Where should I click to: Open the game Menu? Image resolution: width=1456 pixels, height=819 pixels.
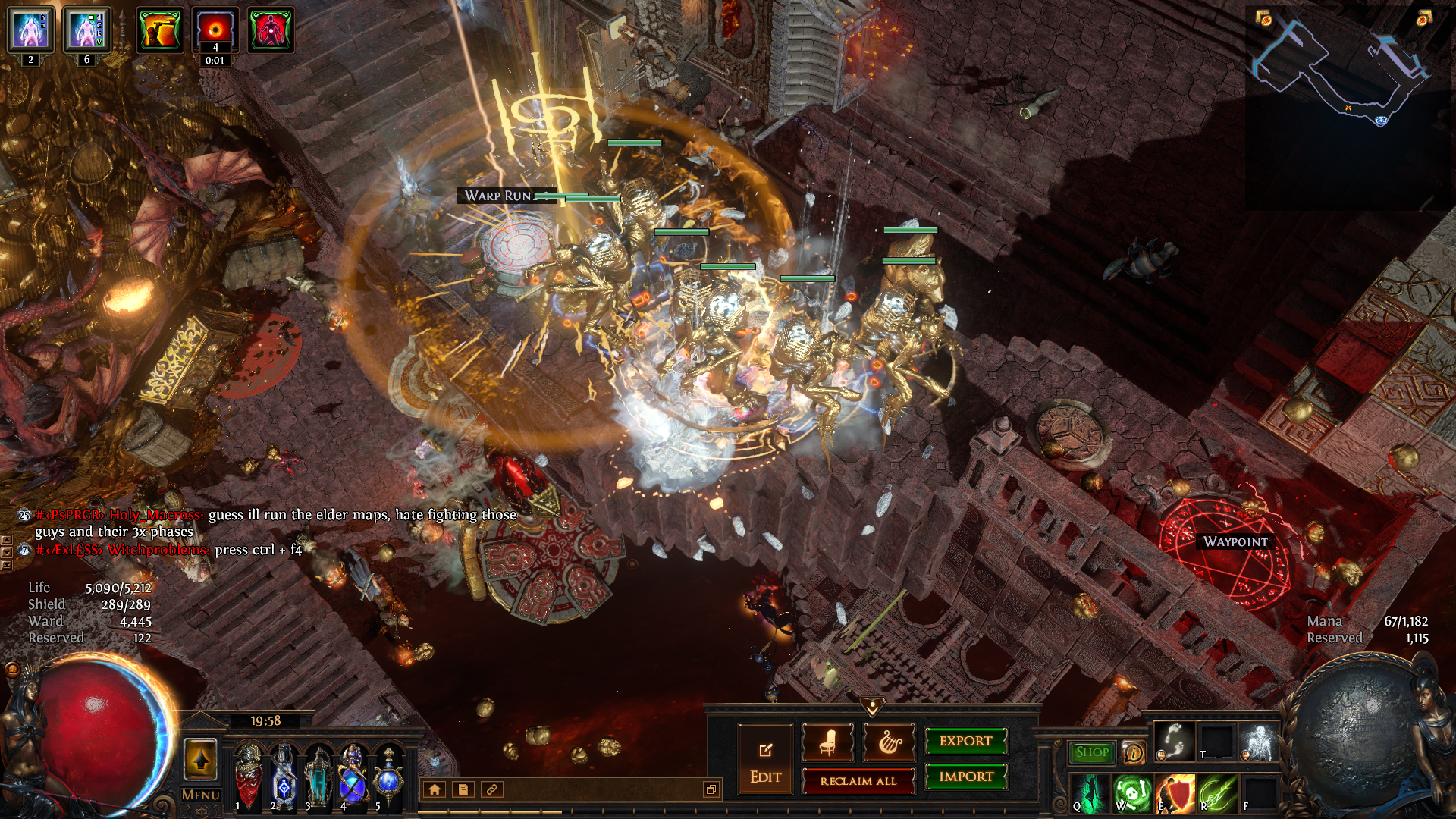point(200,795)
